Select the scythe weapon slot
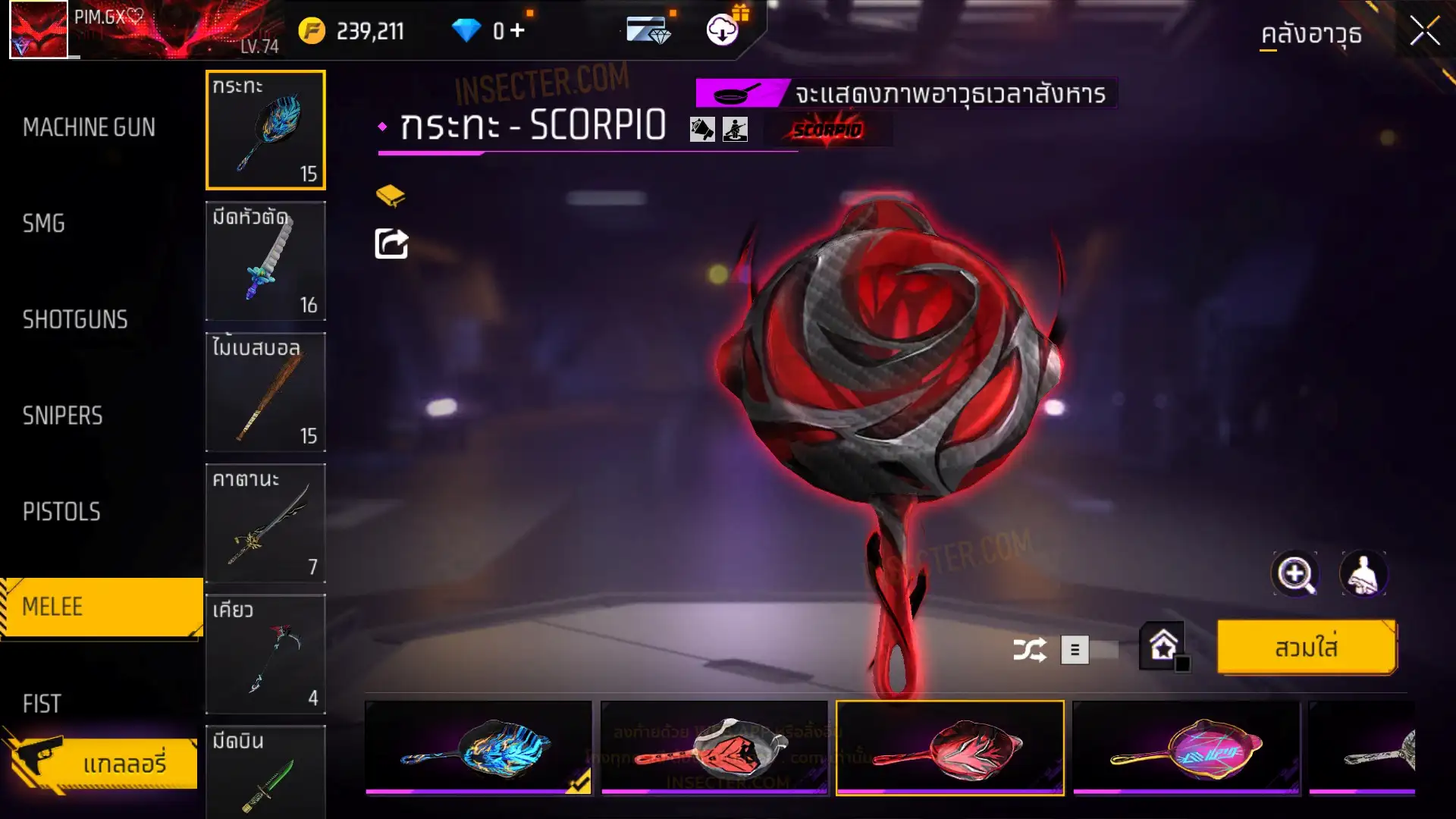 (265, 654)
